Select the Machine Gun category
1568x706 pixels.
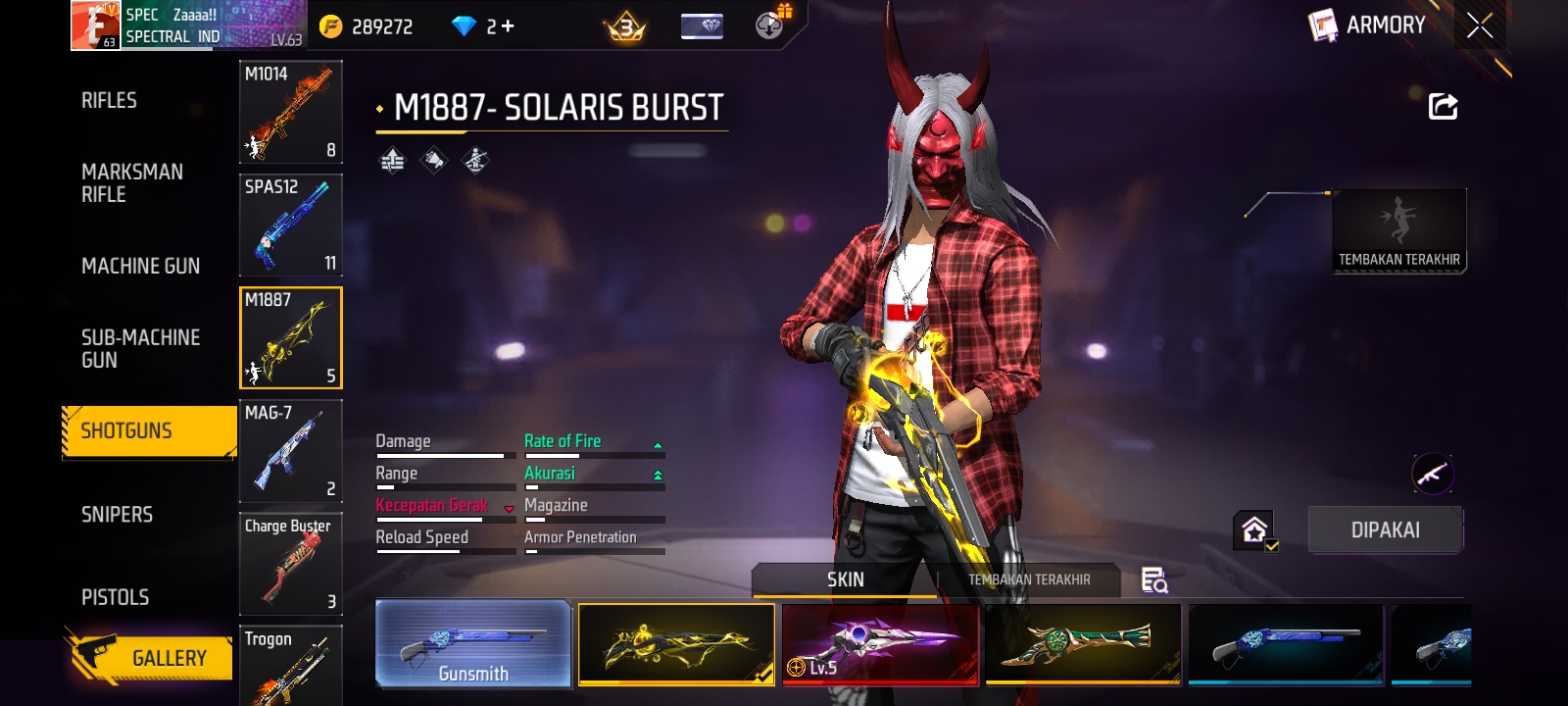tap(140, 266)
